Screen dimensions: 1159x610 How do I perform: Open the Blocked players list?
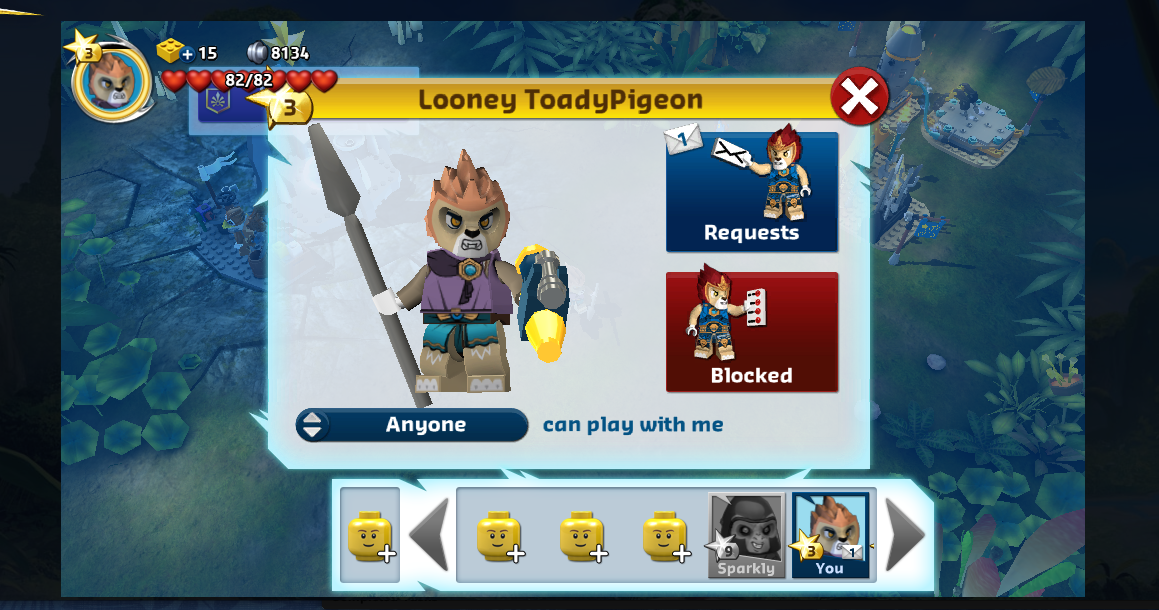click(x=752, y=332)
